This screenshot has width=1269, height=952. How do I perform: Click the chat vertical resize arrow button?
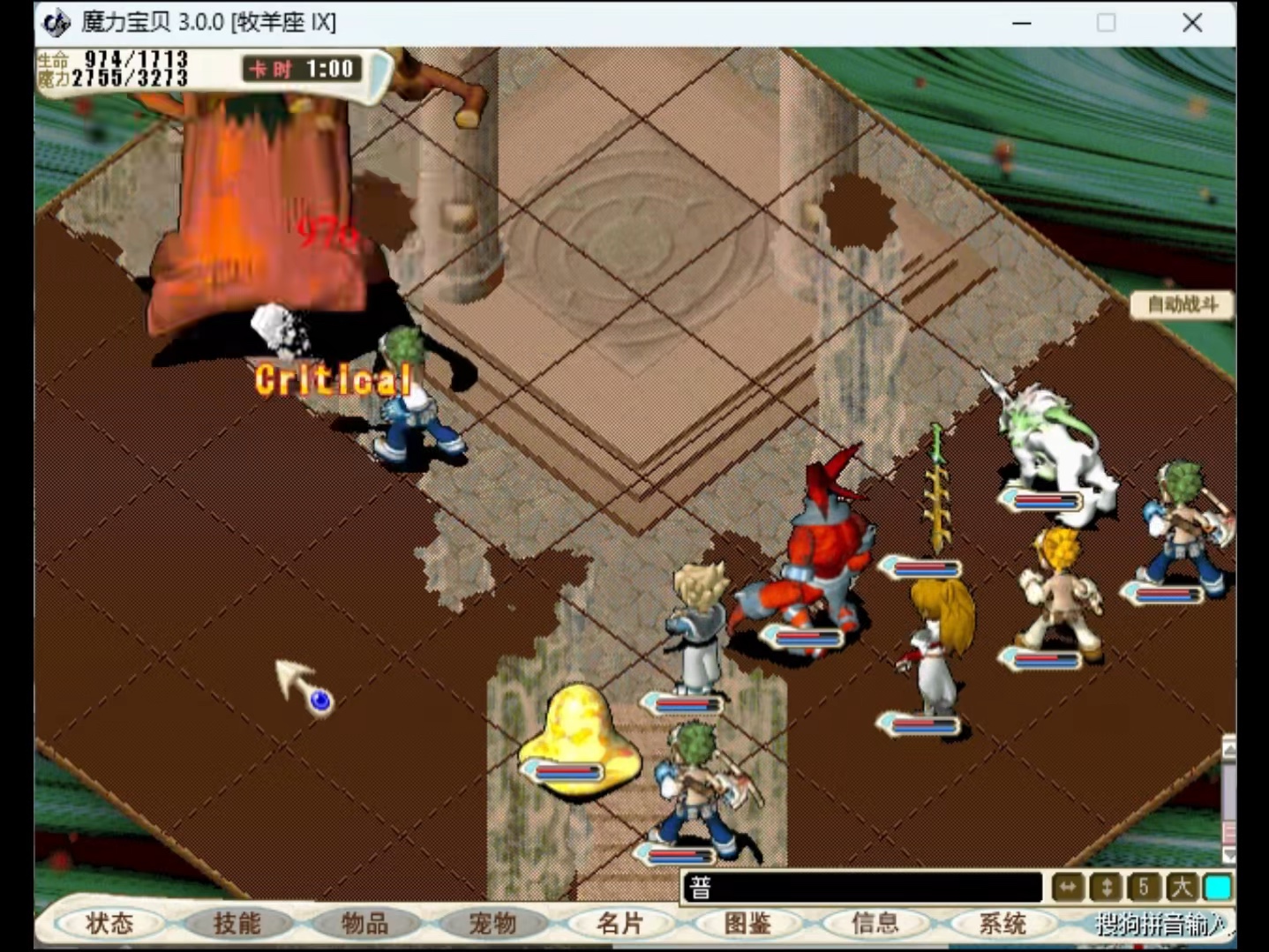[1106, 888]
